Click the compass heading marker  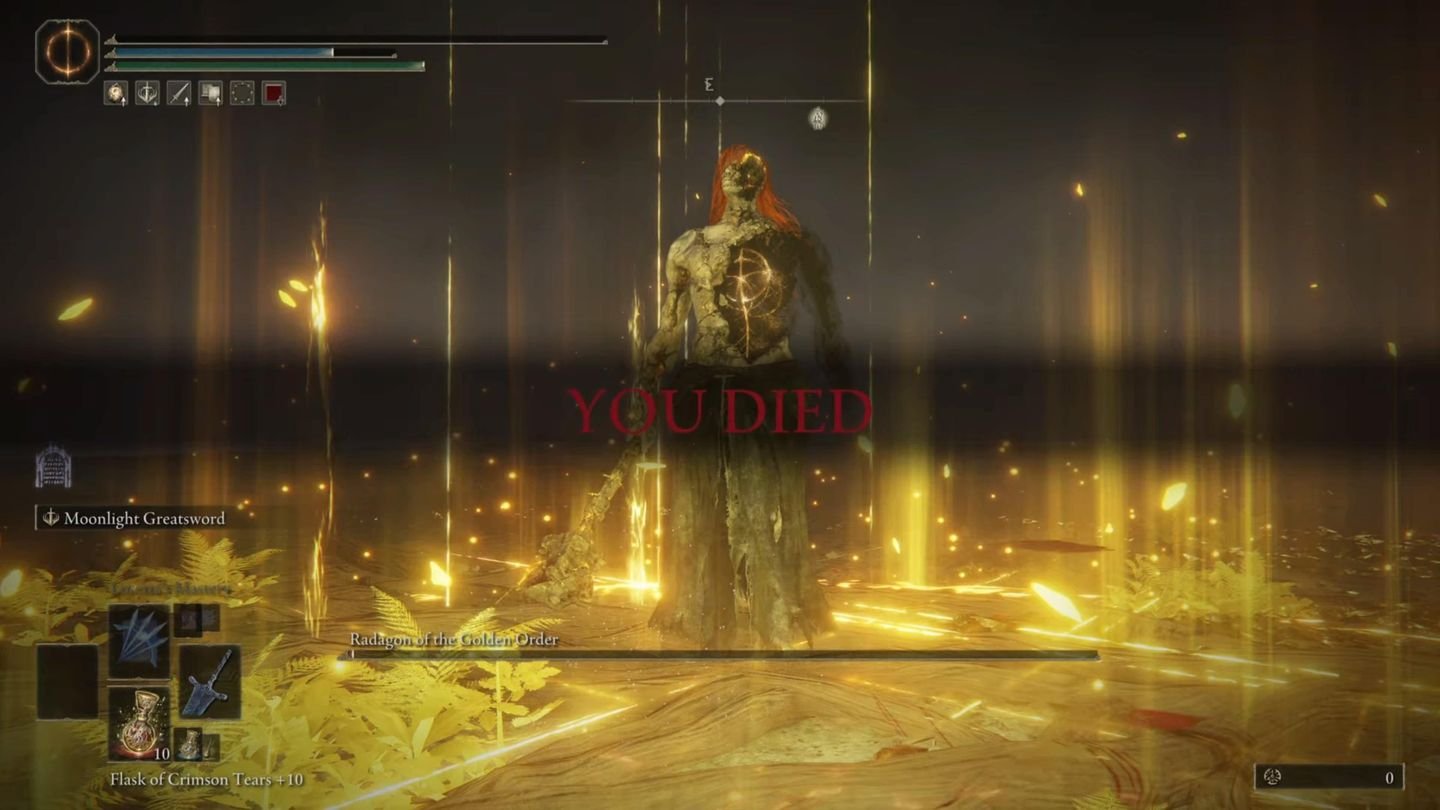[x=719, y=100]
